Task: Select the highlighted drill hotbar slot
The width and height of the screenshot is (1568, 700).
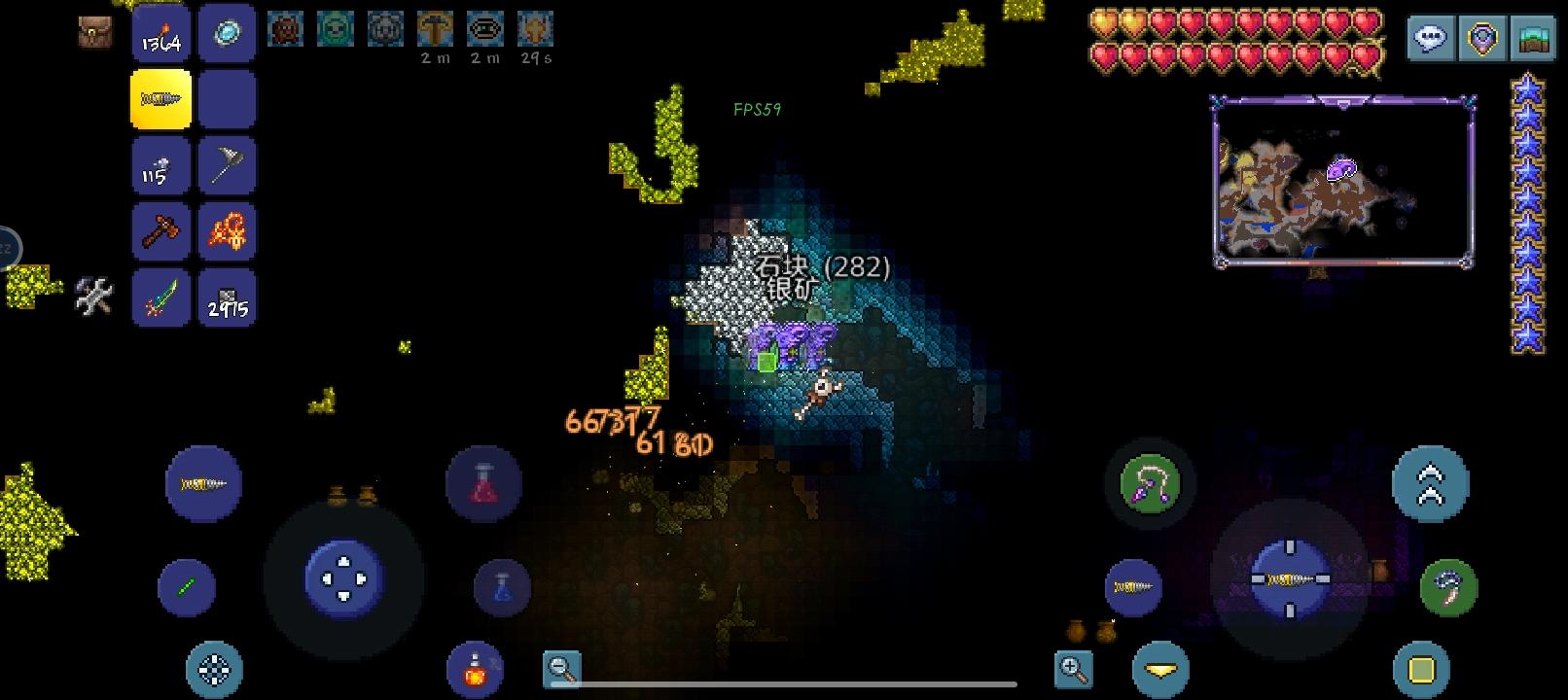Action: [160, 97]
